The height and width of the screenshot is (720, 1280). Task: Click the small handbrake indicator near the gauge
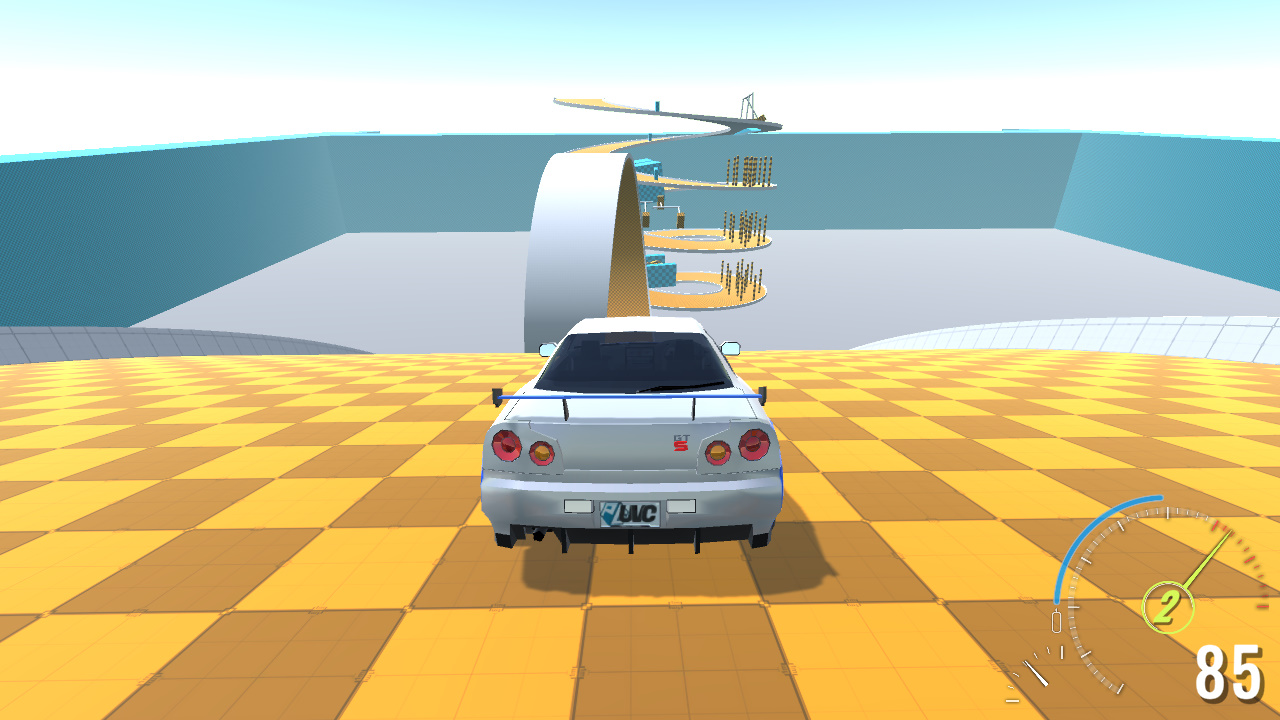1056,620
